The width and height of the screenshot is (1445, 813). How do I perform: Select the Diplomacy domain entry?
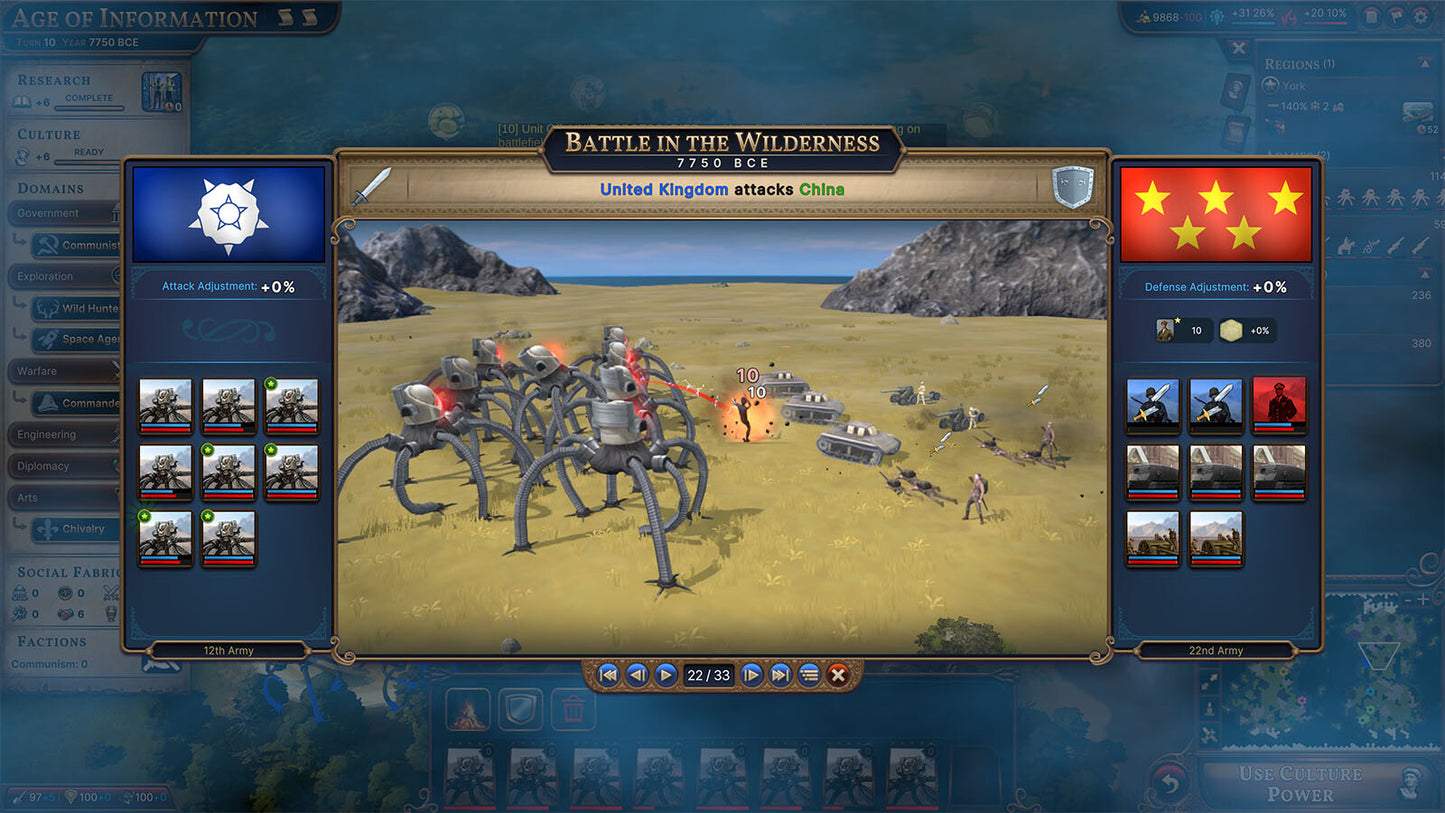pyautogui.click(x=42, y=466)
